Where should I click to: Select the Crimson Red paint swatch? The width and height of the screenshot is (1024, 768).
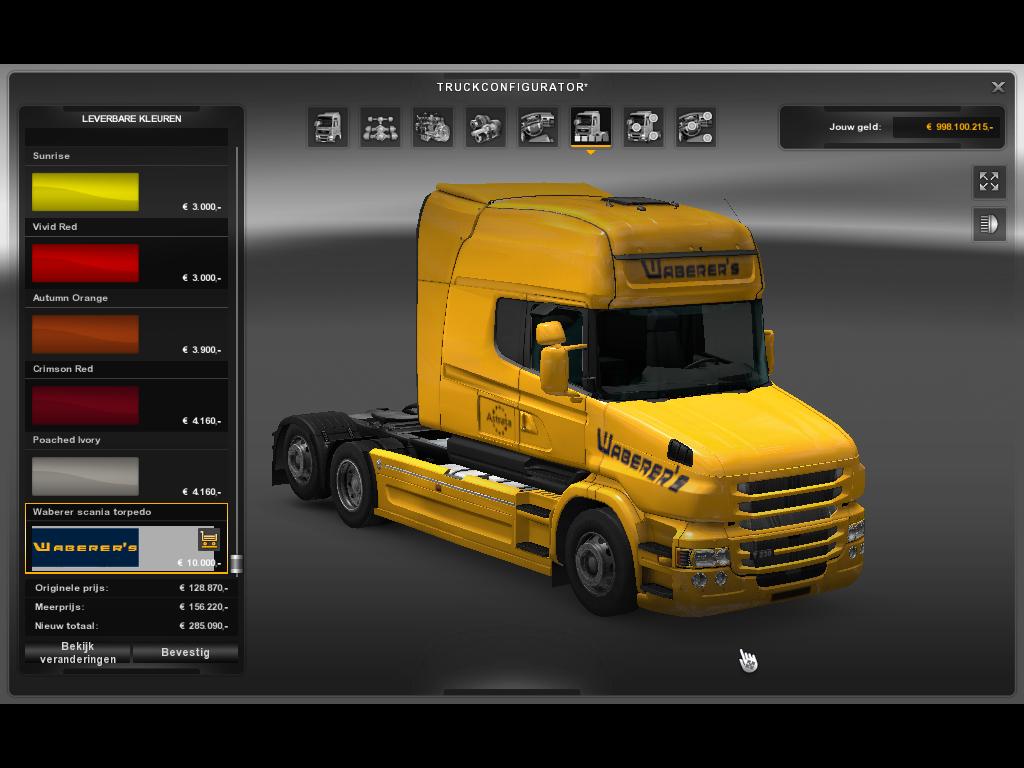pos(85,405)
